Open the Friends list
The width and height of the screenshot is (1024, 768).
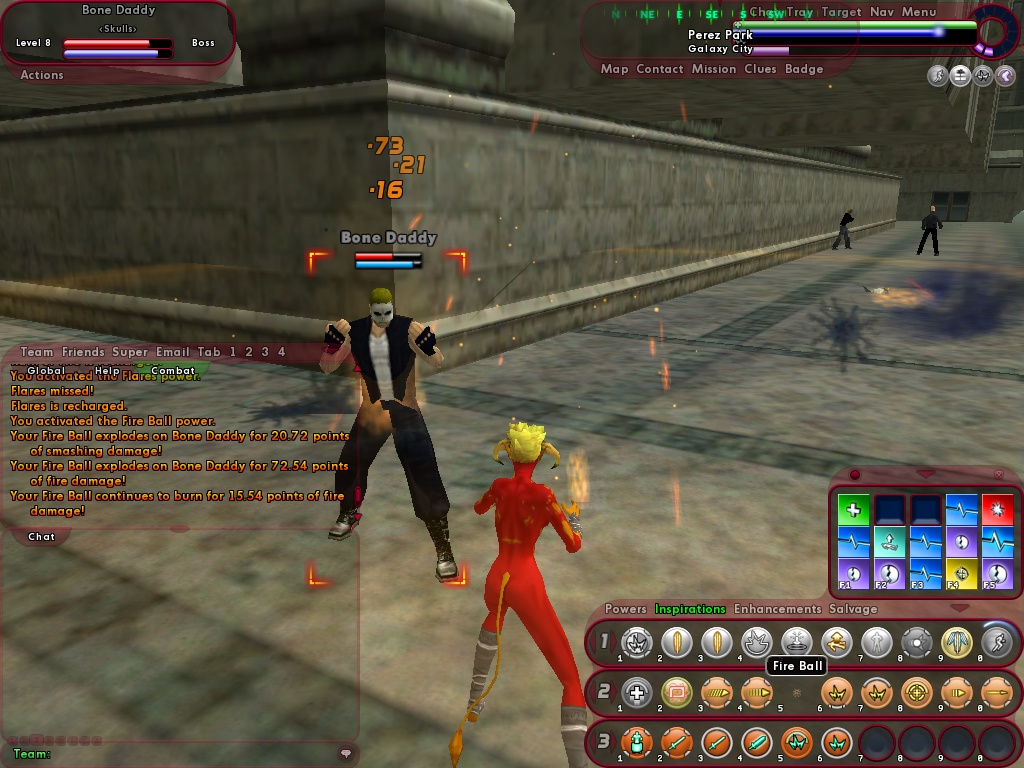[83, 352]
